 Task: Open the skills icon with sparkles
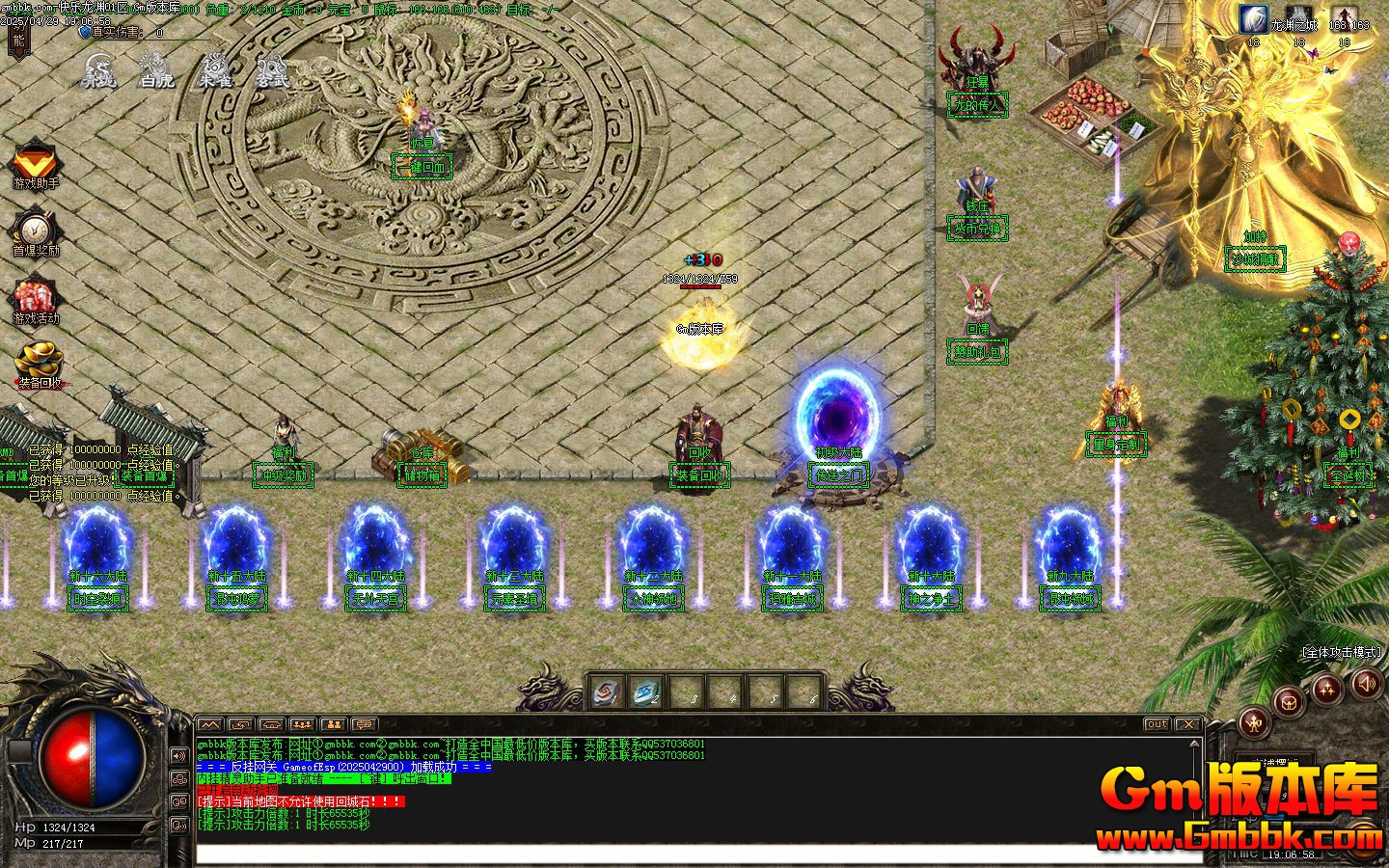tap(1327, 687)
